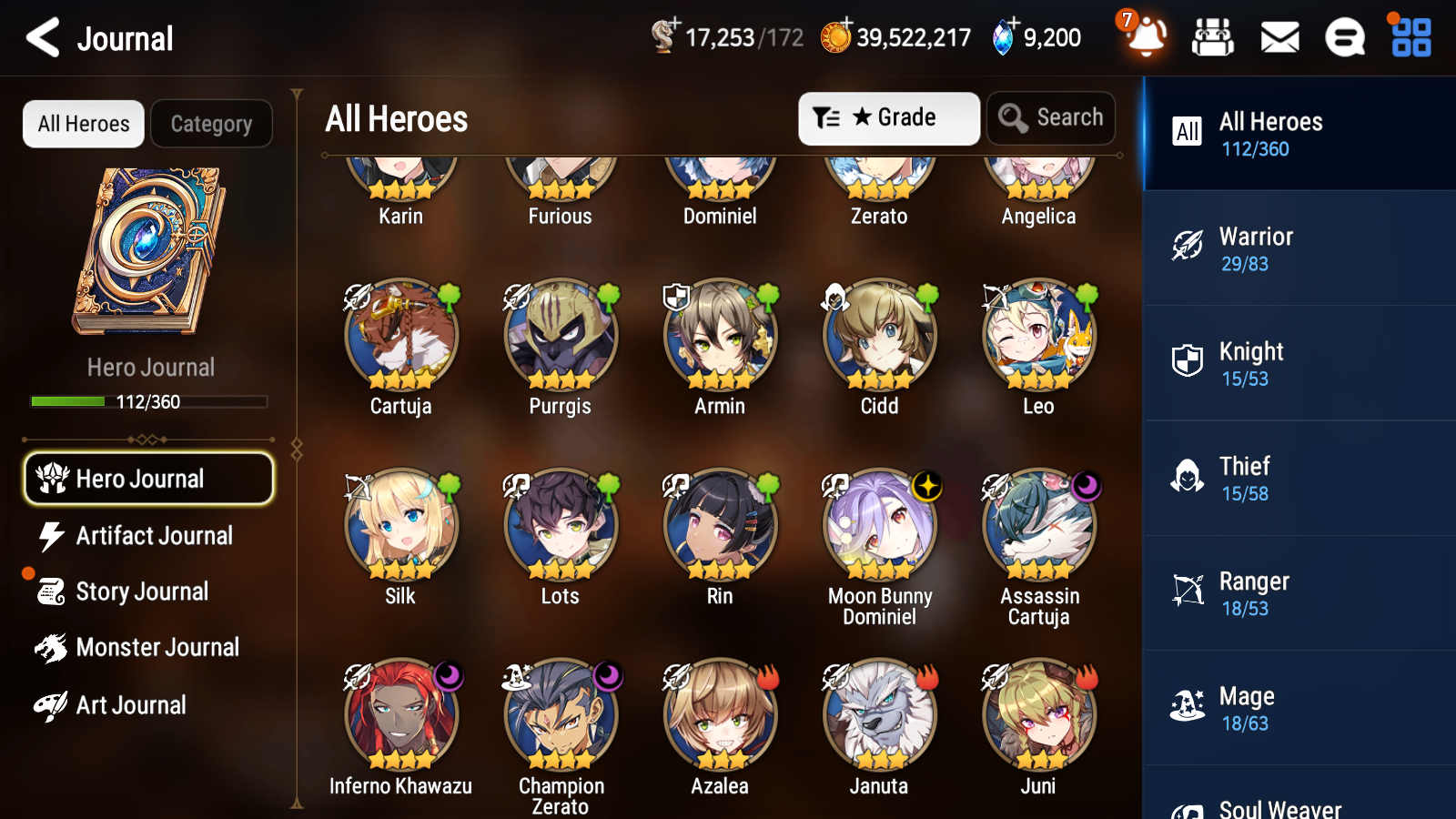1456x819 pixels.
Task: Open the chat bubble icon
Action: click(1343, 38)
